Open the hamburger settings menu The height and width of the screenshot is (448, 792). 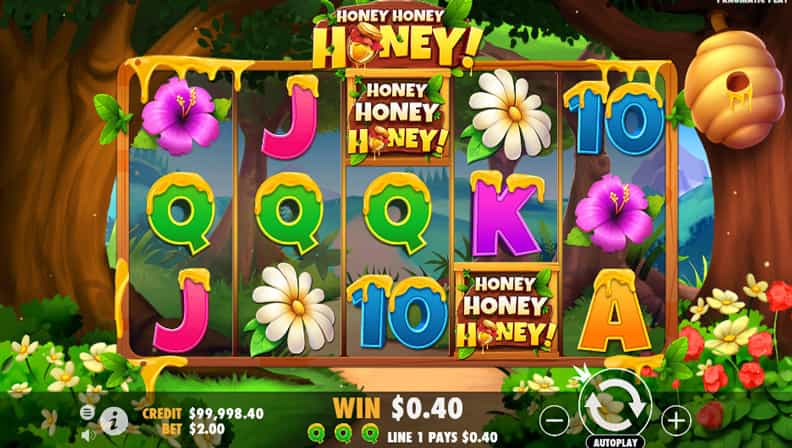87,413
